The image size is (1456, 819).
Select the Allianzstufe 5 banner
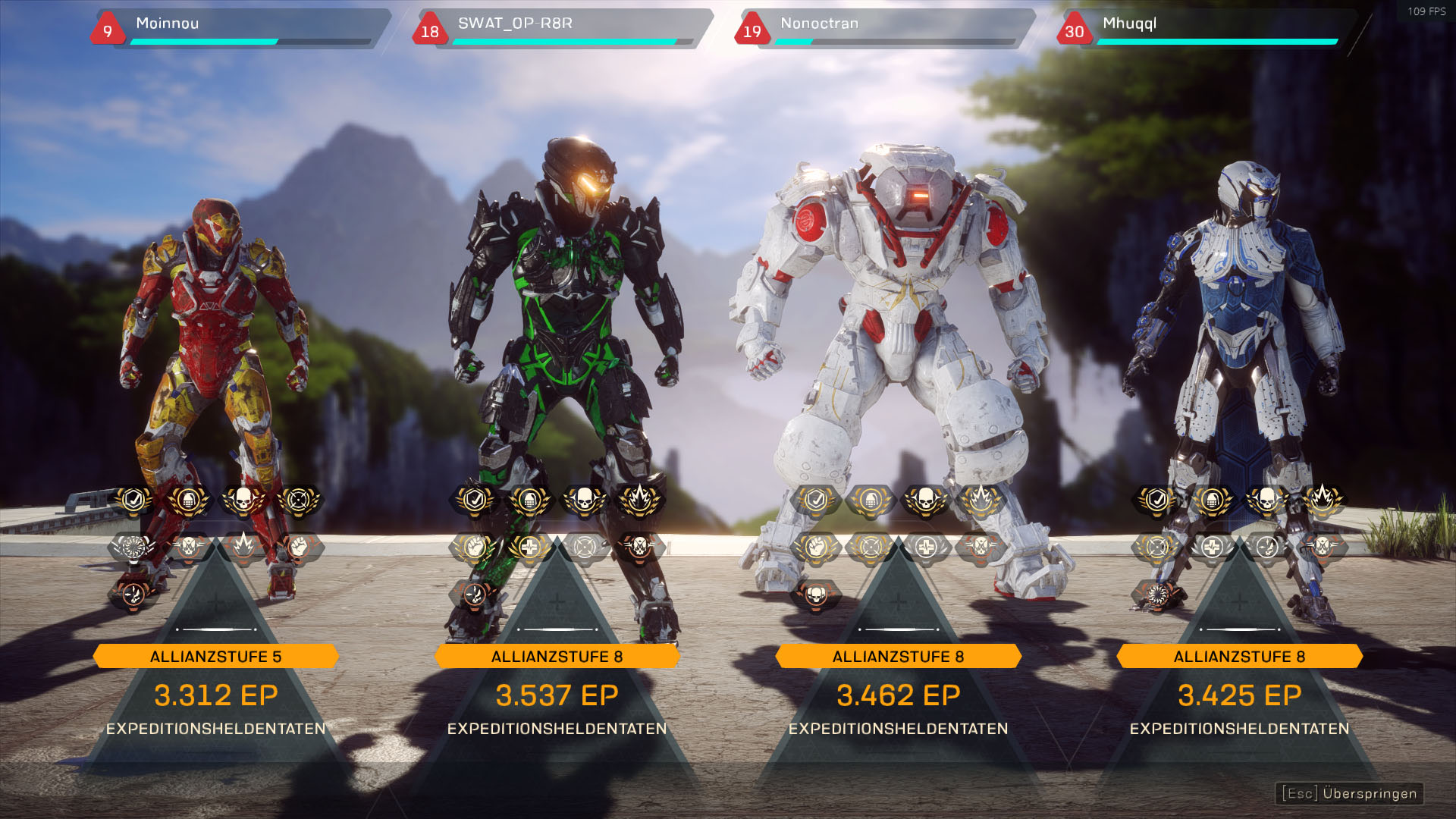(x=216, y=656)
